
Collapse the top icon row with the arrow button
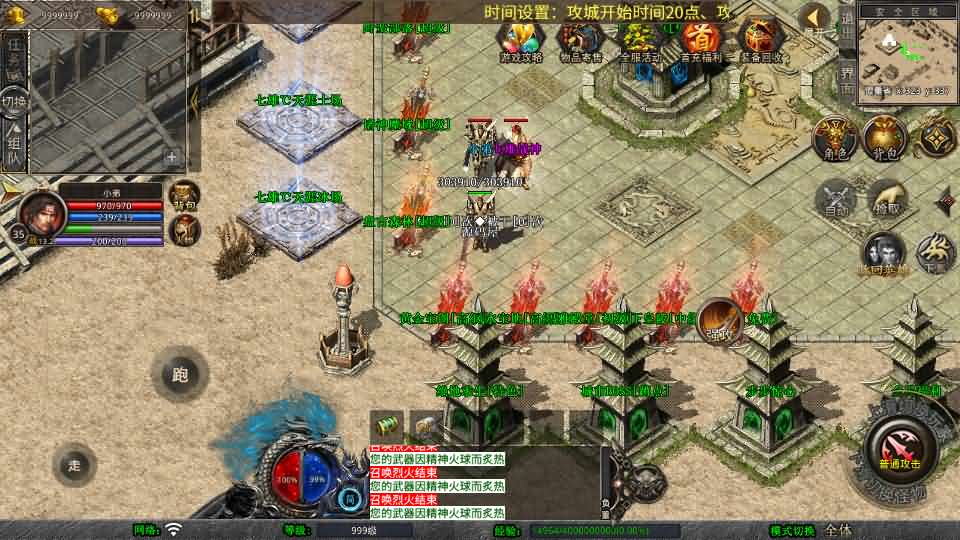(x=817, y=18)
